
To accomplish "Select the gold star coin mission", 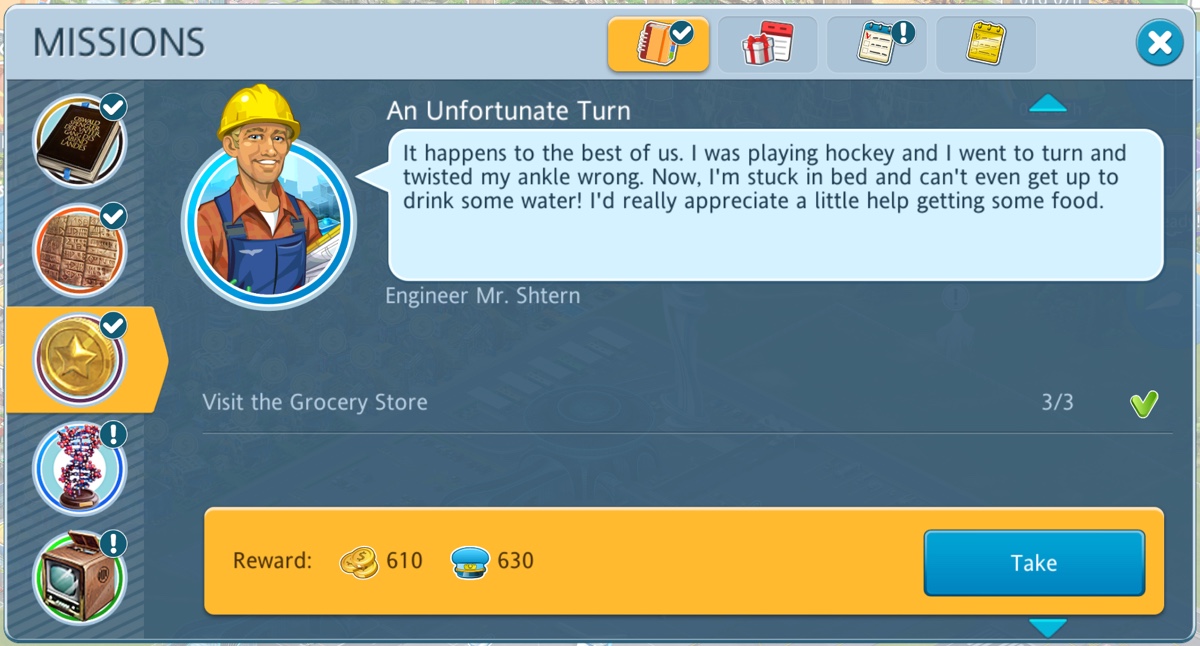I will click(79, 359).
